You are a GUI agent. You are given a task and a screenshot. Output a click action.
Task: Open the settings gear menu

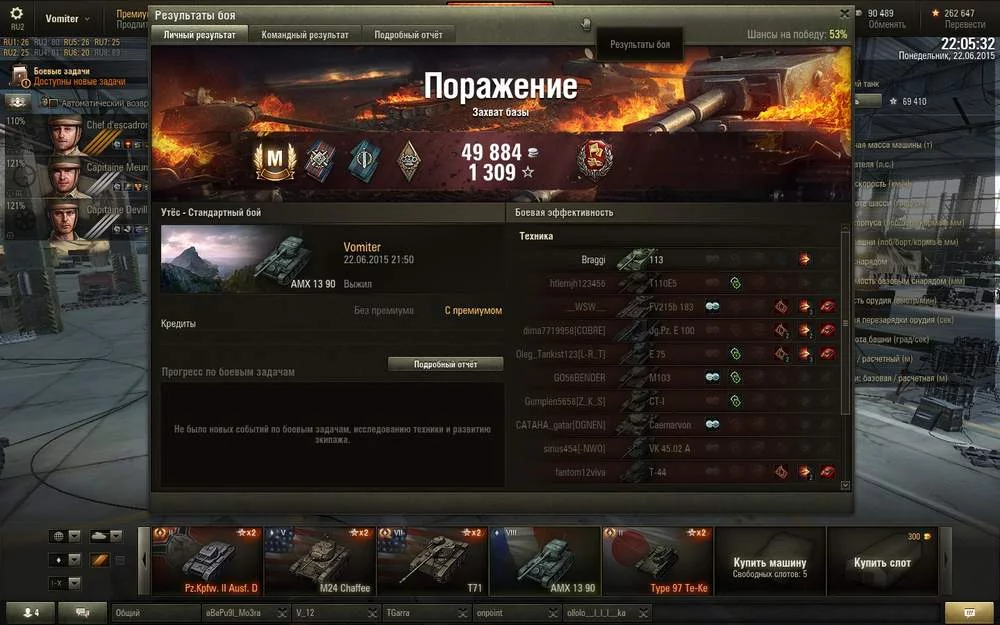(16, 14)
